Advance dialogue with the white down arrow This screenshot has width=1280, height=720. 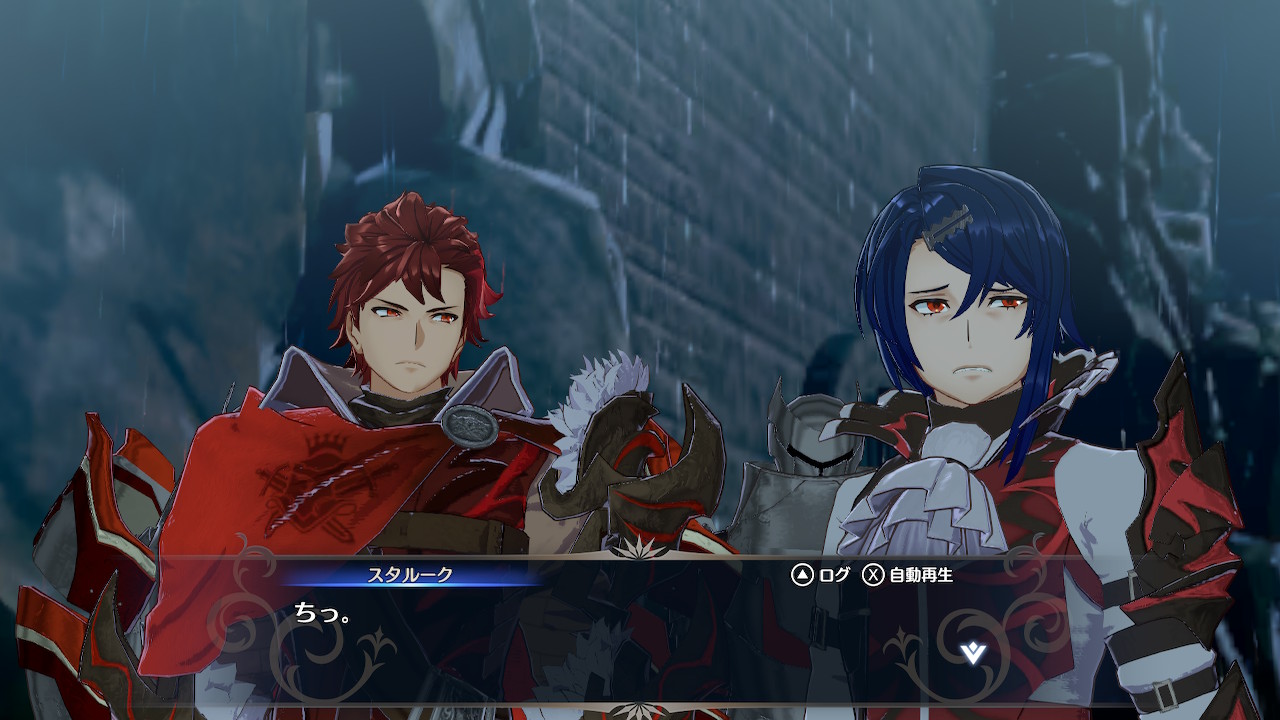[x=973, y=654]
